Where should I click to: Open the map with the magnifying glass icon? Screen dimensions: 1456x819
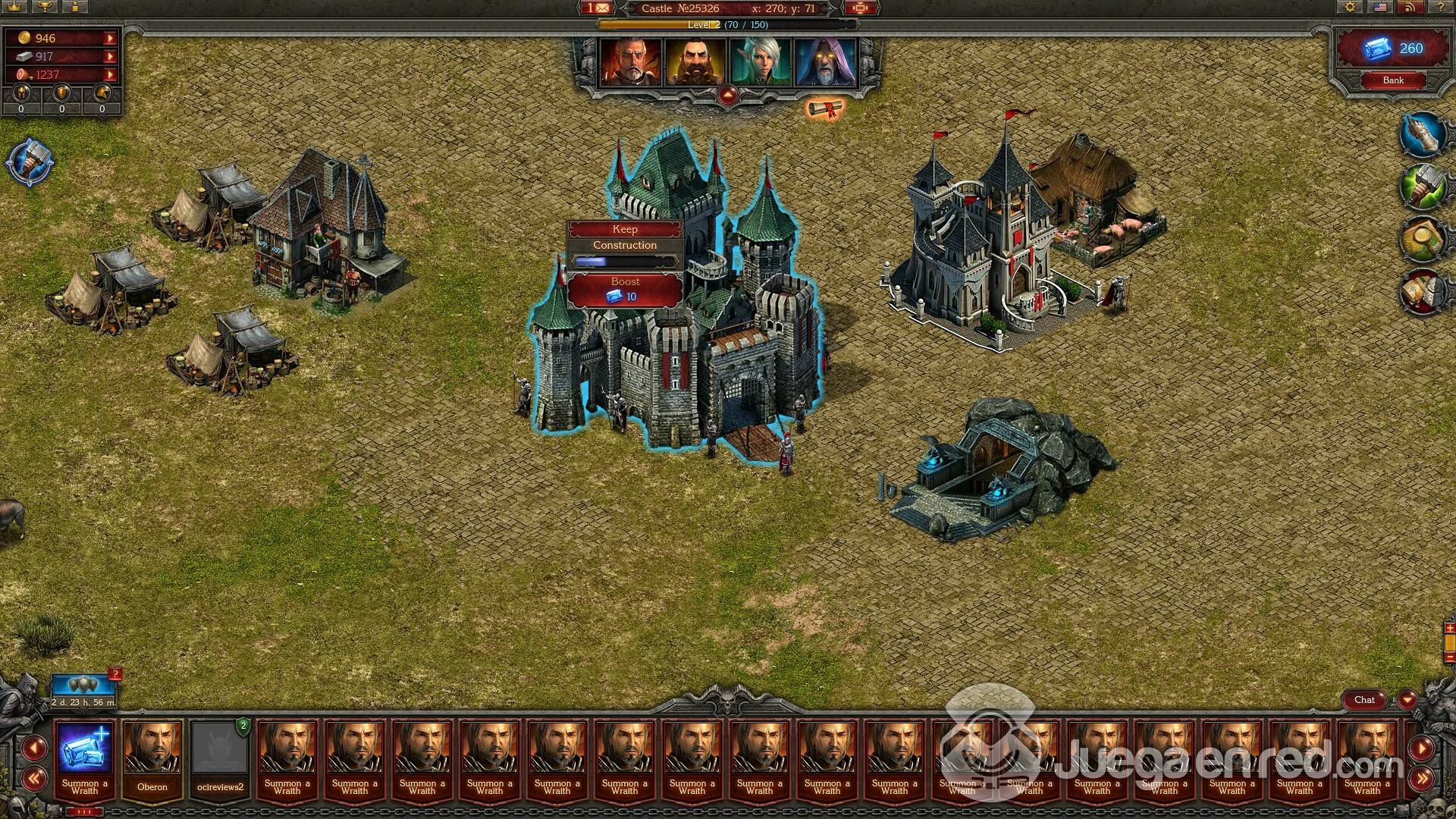1421,239
